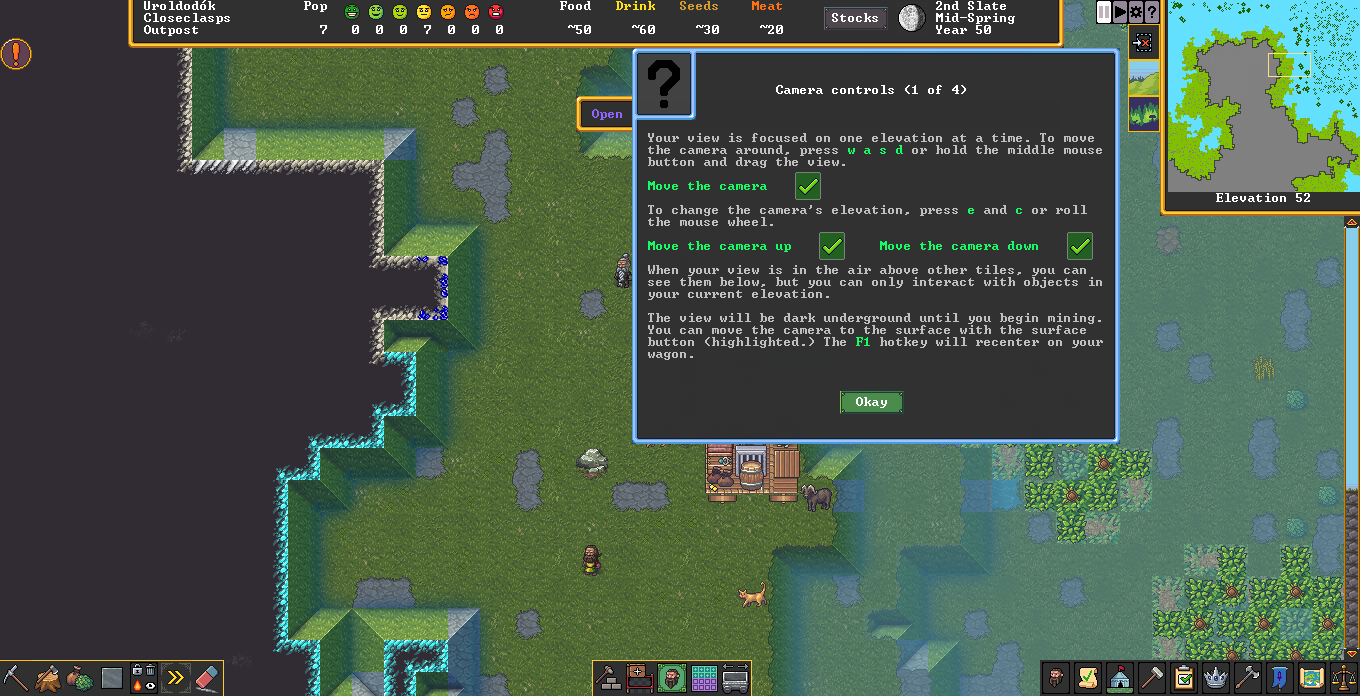Pause the game with the pause button
The width and height of the screenshot is (1360, 696).
click(1104, 12)
